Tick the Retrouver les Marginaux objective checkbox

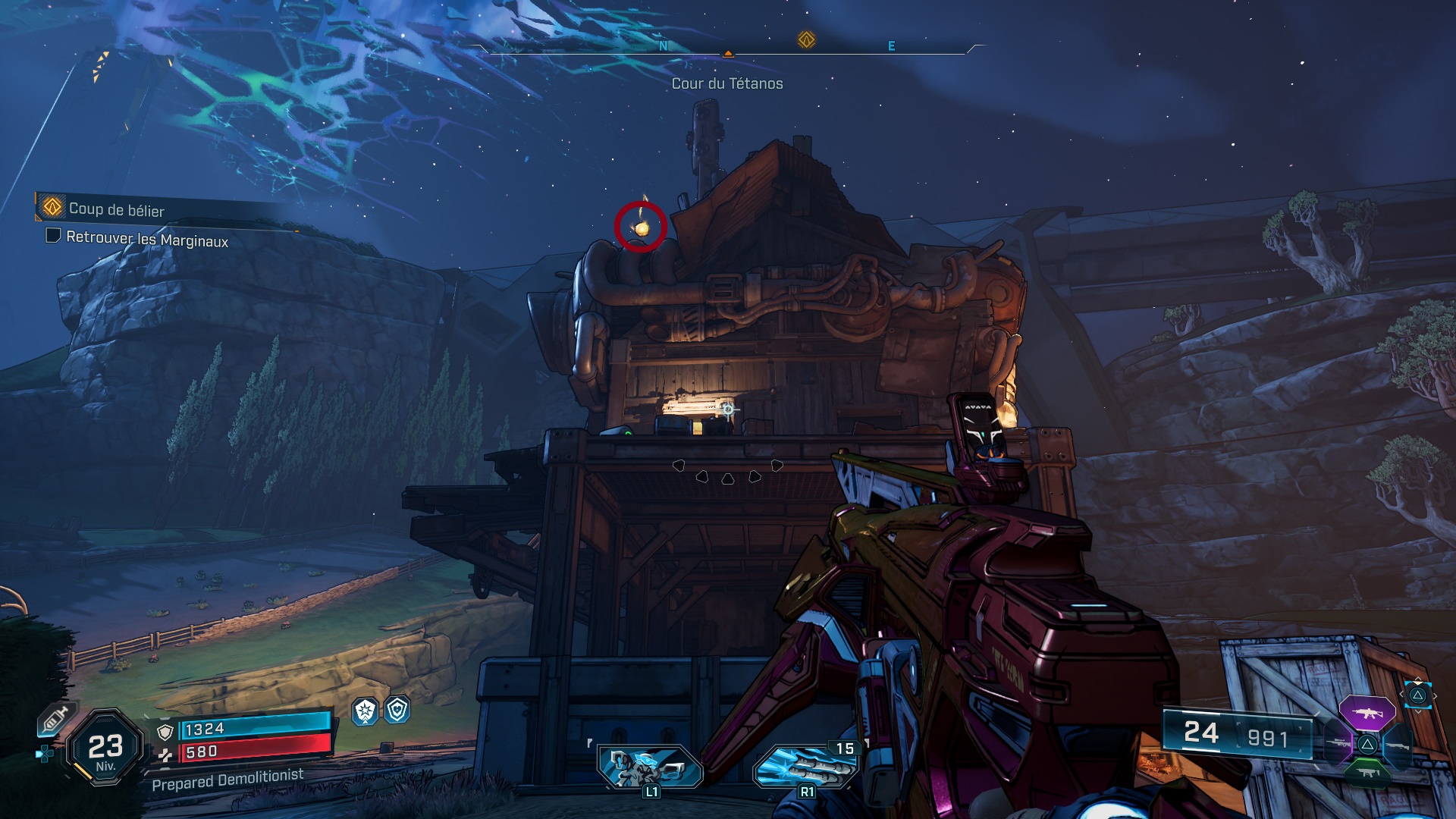53,236
